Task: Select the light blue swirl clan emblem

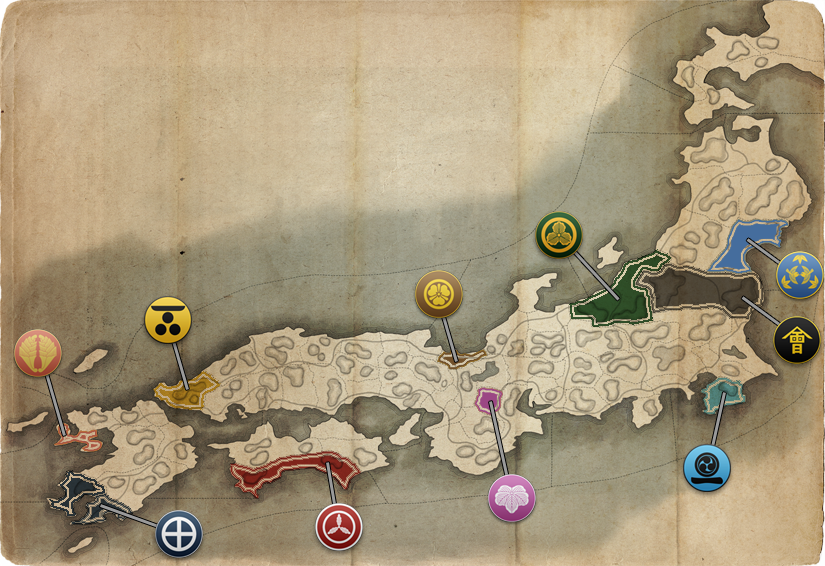Action: point(707,467)
